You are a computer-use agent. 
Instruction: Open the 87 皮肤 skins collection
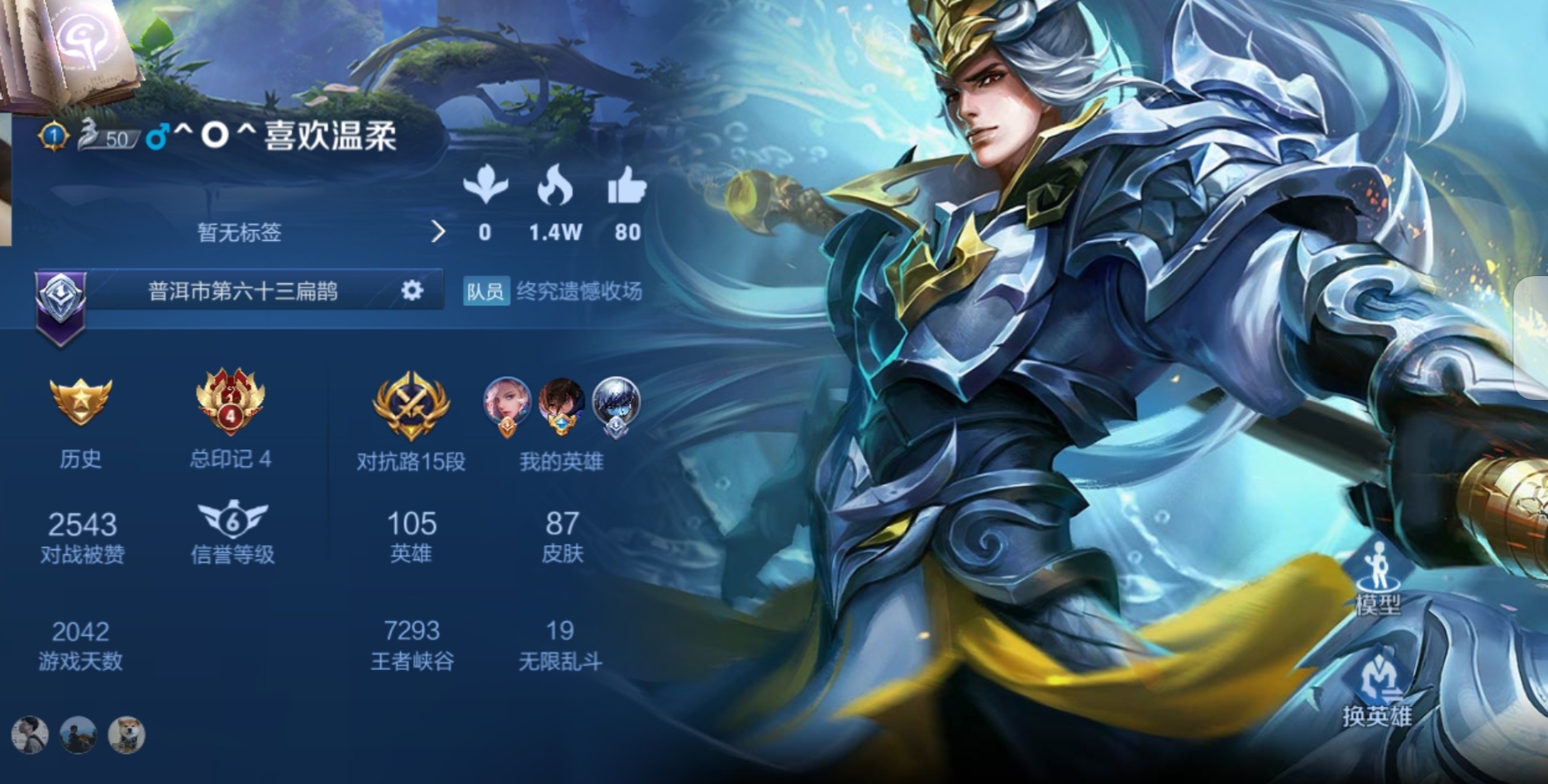[562, 535]
